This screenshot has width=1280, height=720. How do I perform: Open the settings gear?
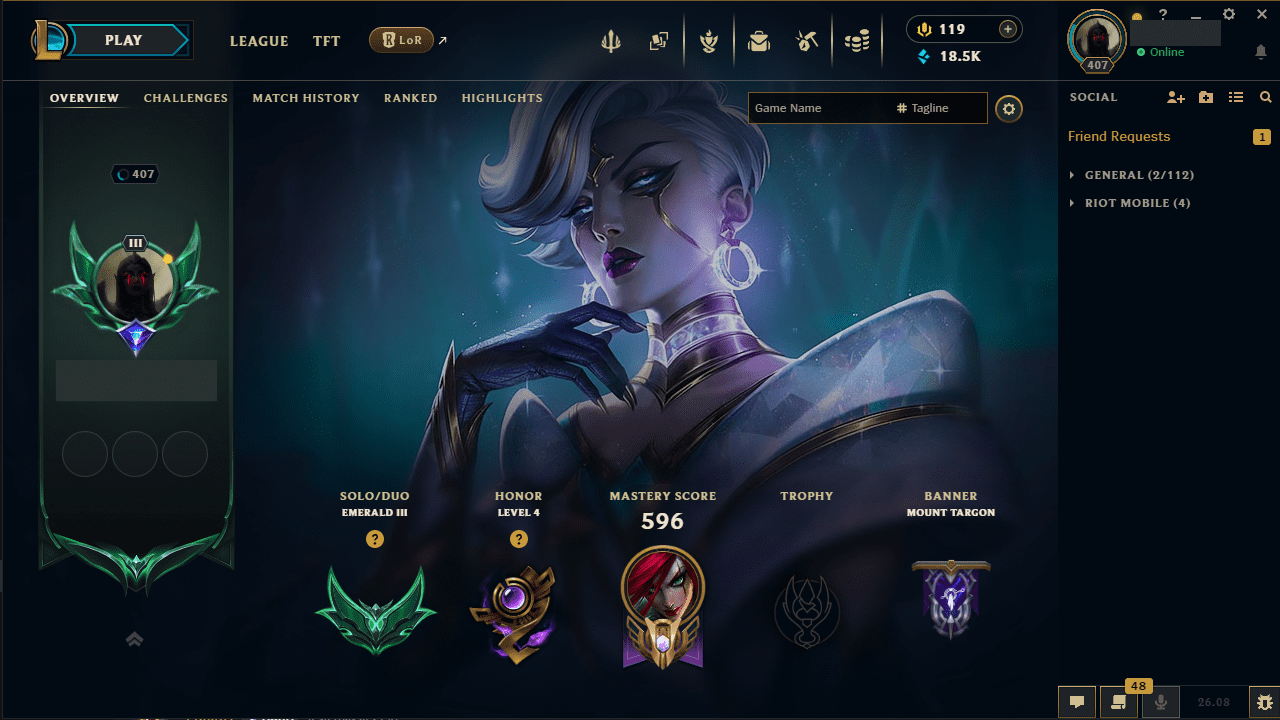pos(1228,14)
